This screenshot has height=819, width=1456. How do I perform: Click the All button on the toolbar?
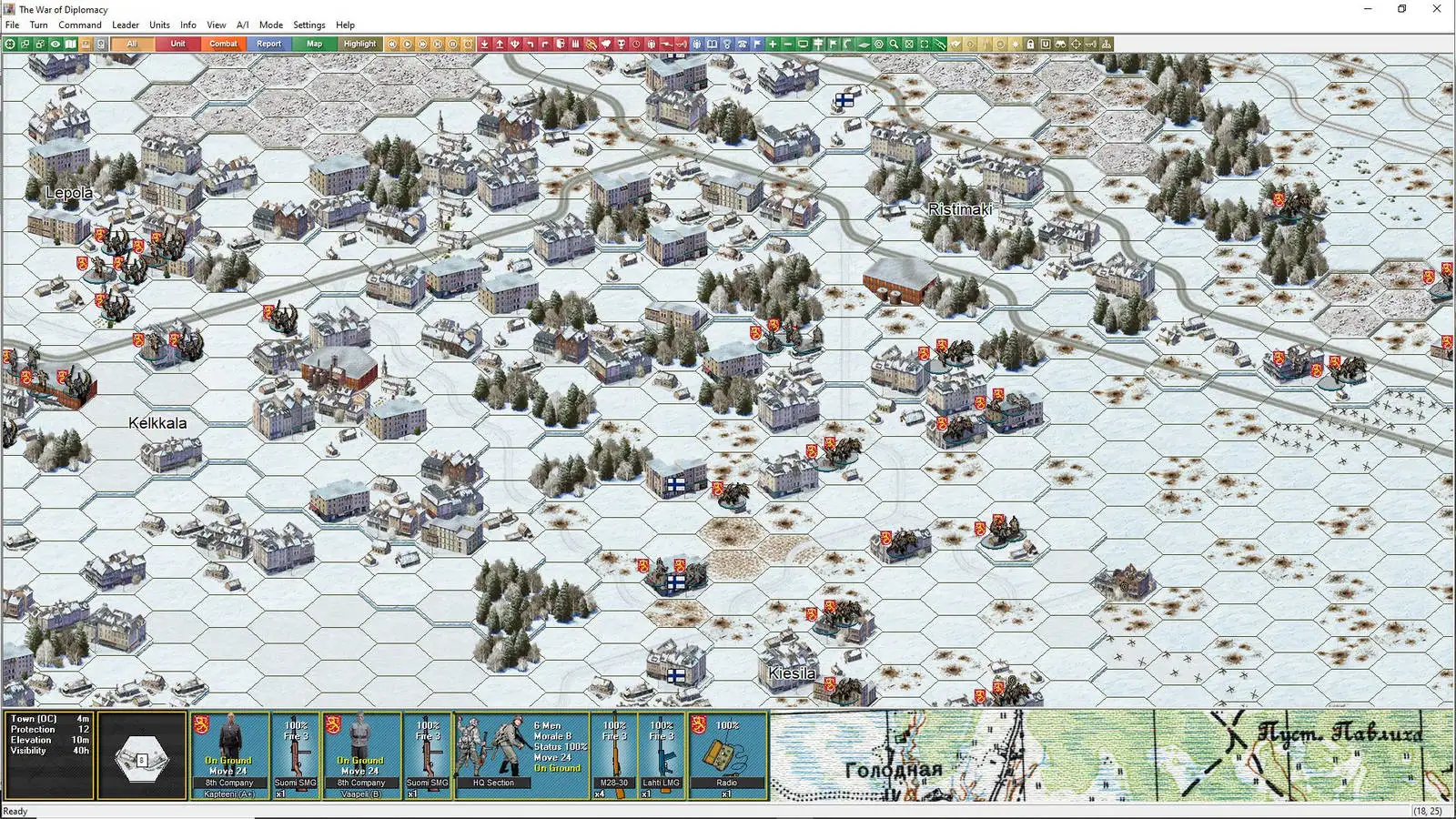pyautogui.click(x=133, y=43)
